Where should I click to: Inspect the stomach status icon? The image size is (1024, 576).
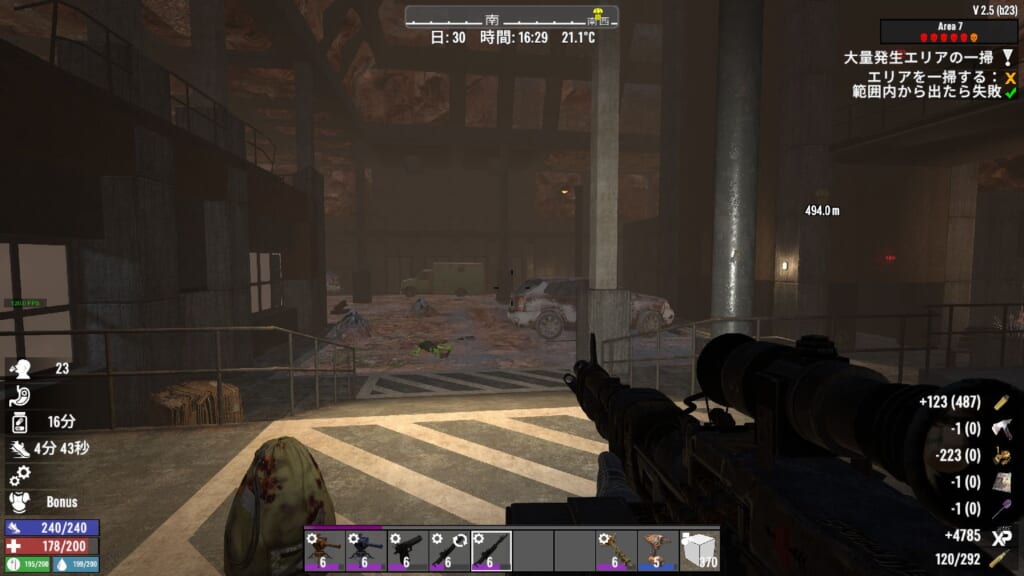pos(20,396)
